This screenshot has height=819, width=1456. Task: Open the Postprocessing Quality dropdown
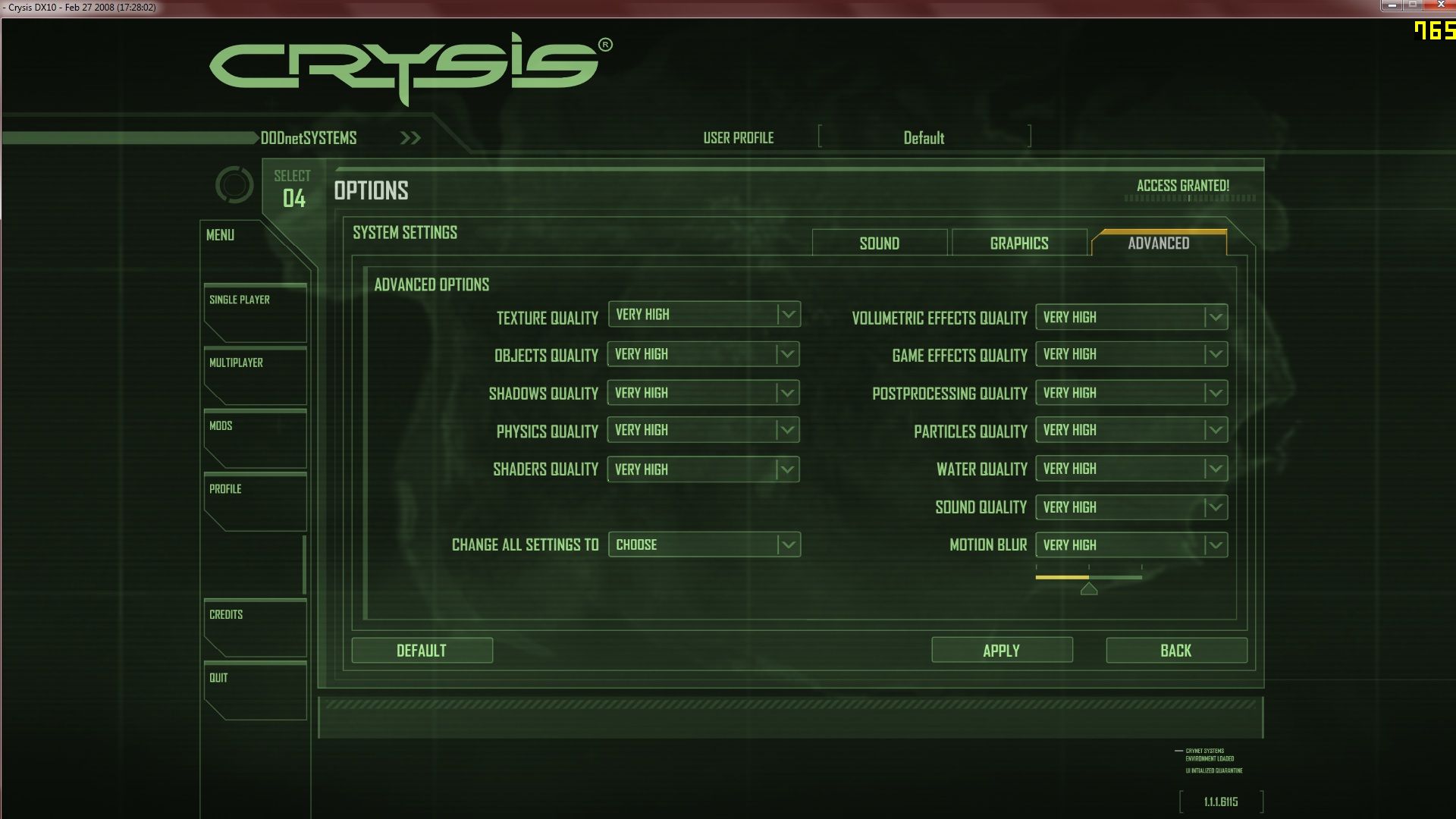[1131, 393]
